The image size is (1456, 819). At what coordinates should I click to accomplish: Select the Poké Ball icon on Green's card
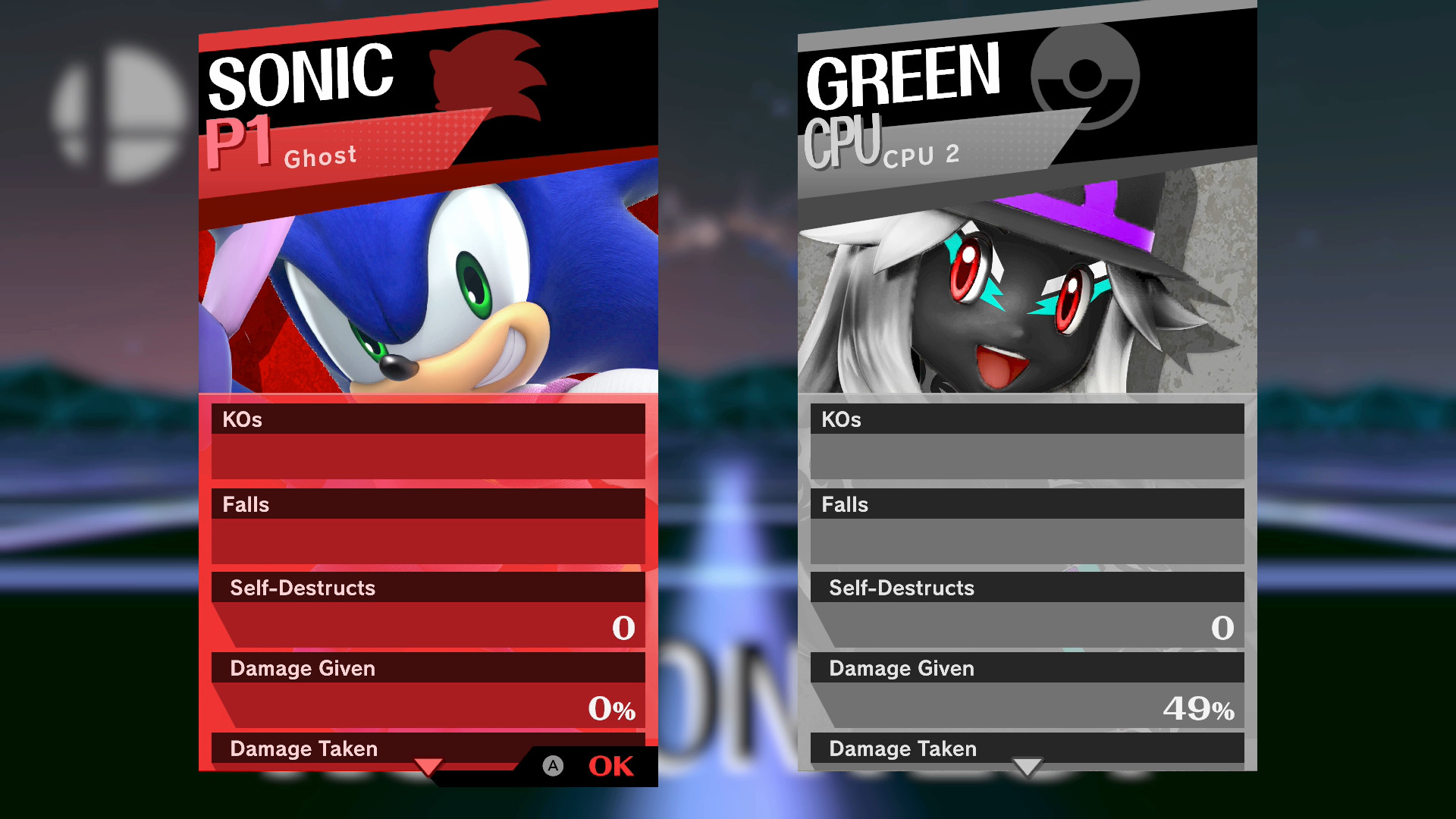pos(1087,76)
